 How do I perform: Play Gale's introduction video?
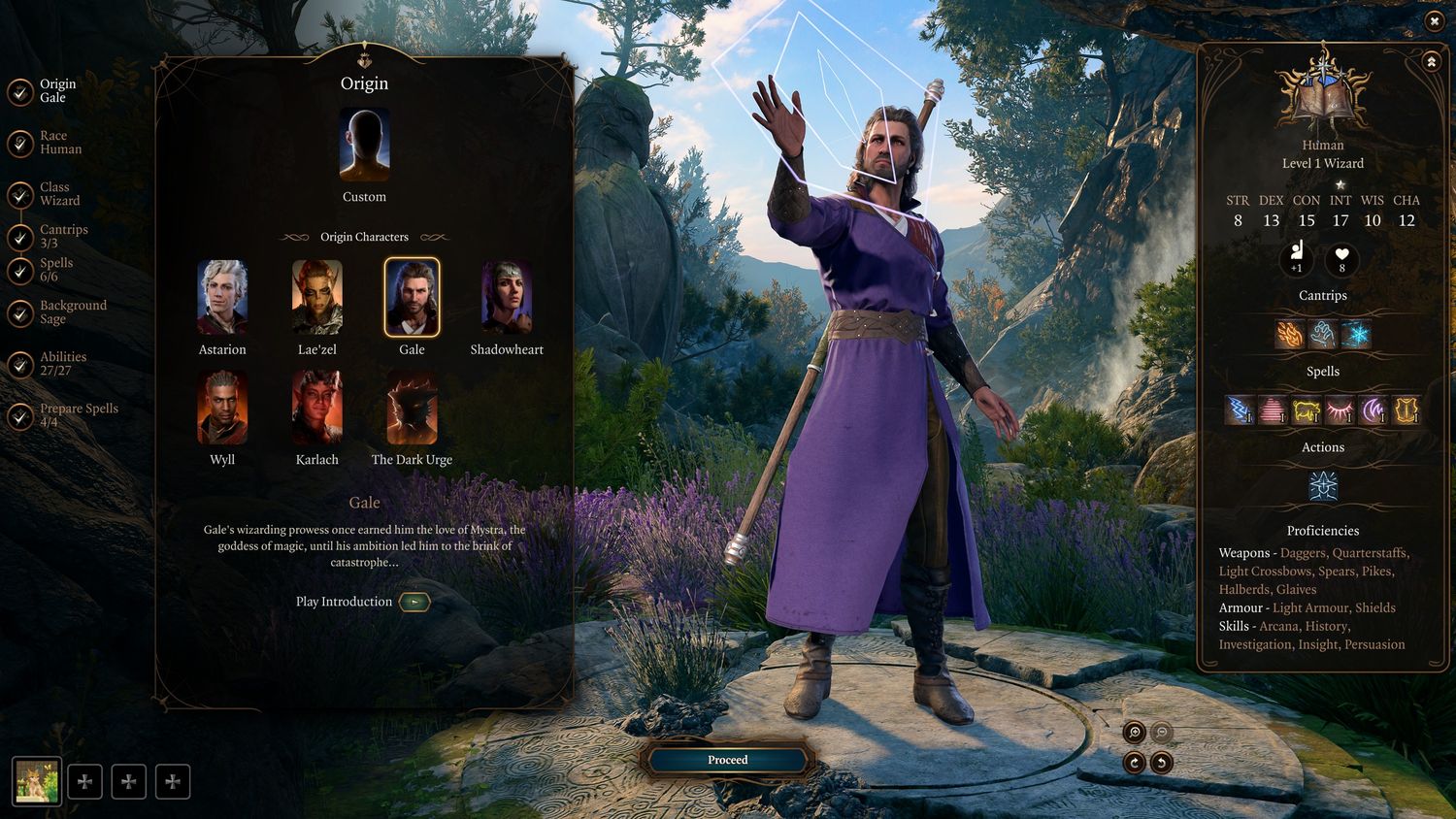click(414, 602)
